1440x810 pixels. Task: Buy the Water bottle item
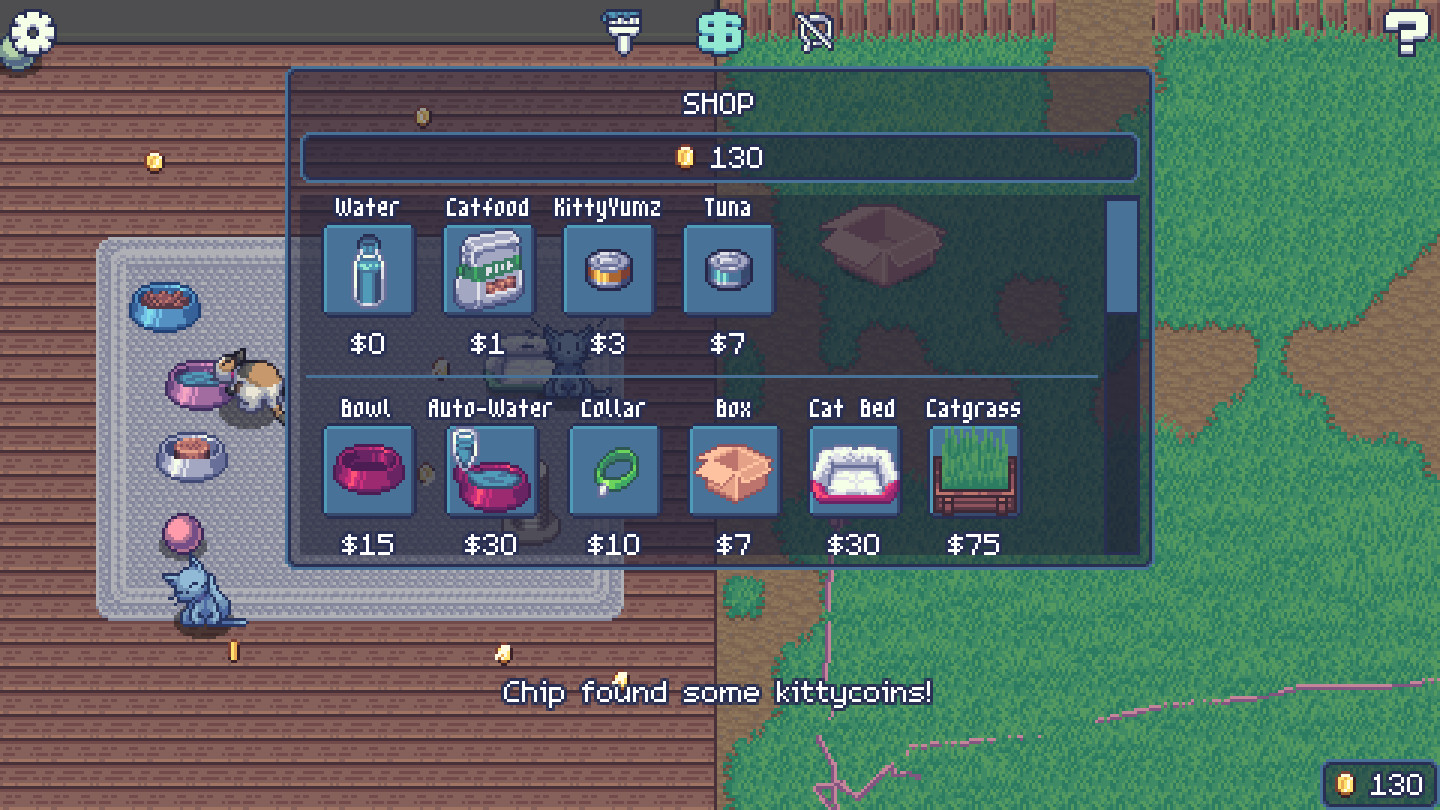[368, 269]
